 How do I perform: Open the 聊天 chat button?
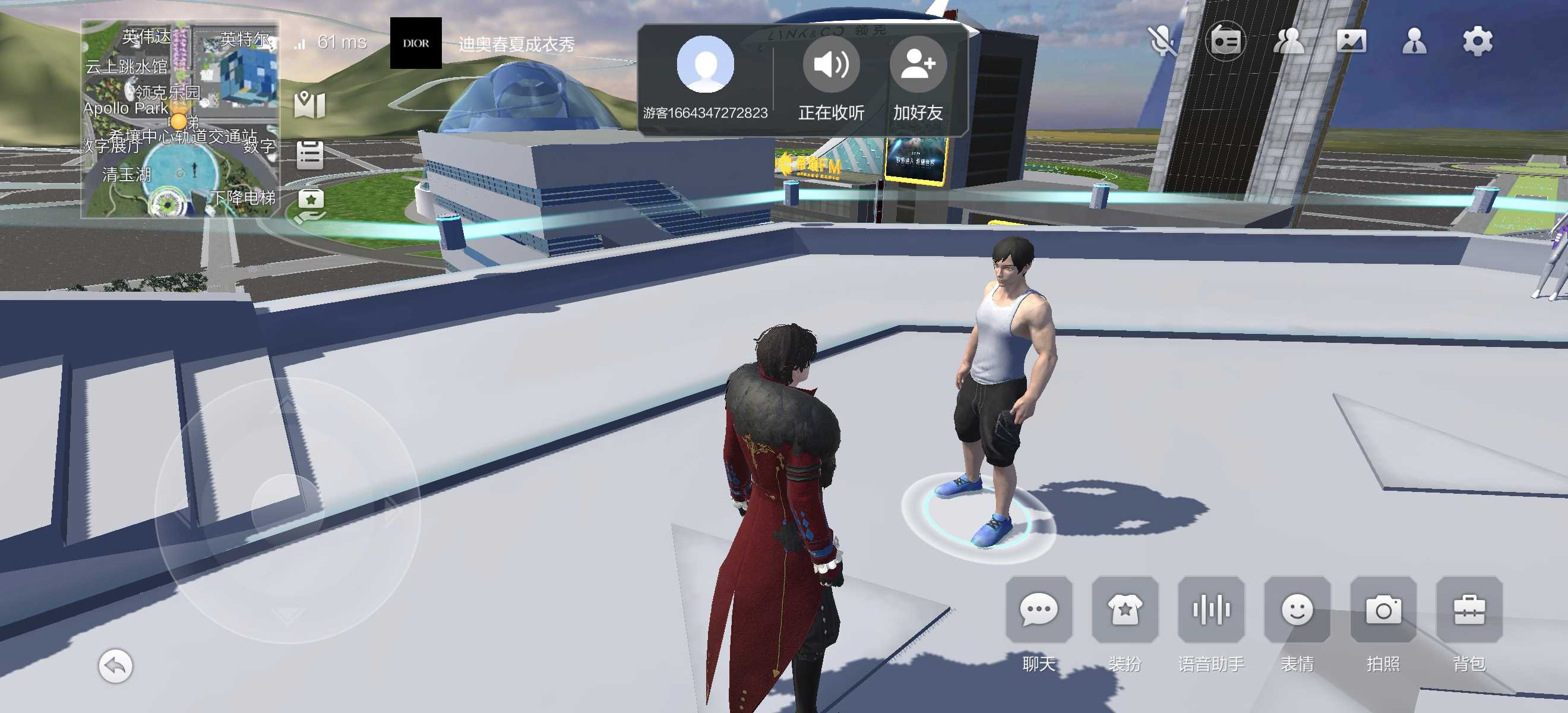(x=1038, y=610)
